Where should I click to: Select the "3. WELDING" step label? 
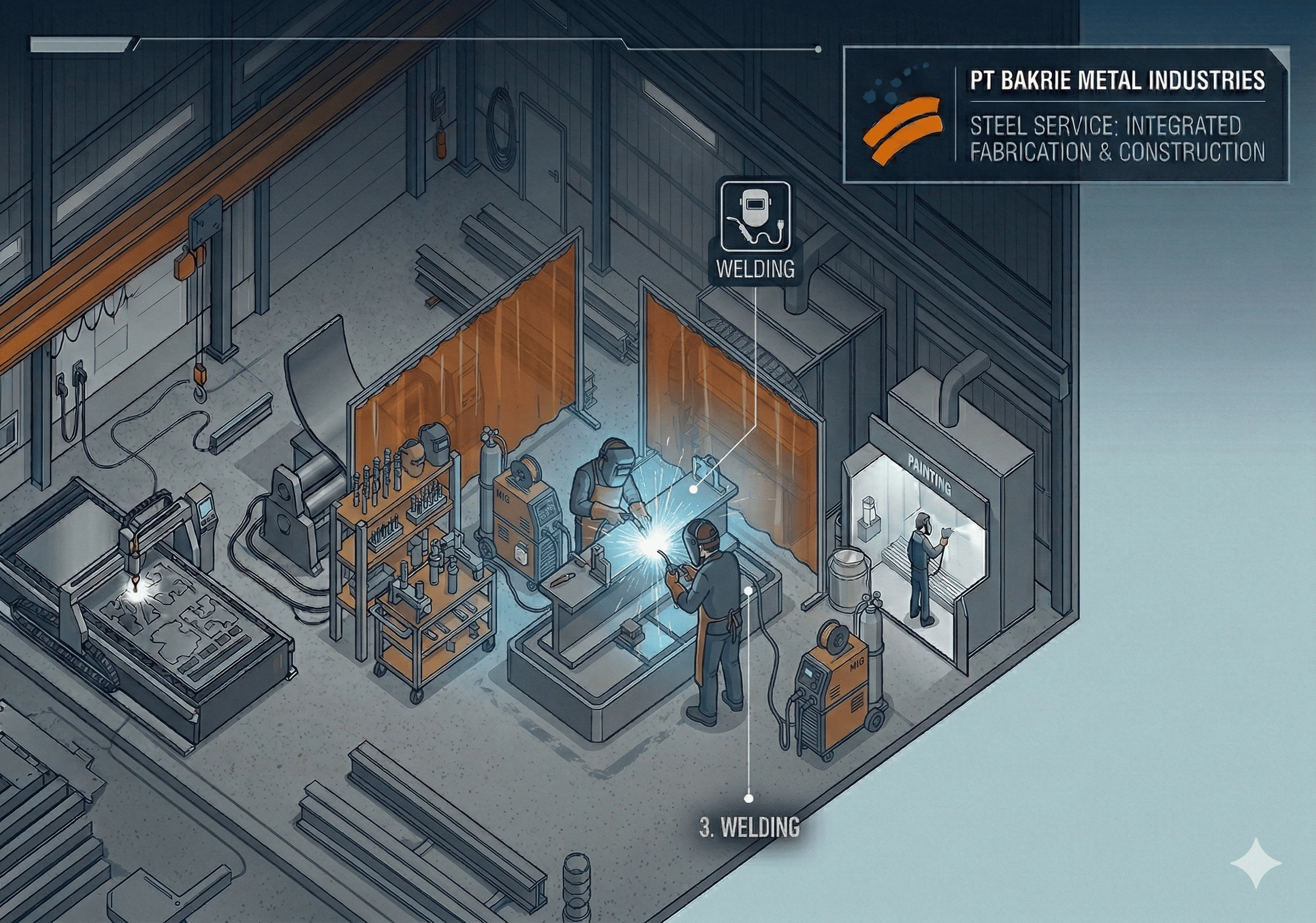point(749,827)
